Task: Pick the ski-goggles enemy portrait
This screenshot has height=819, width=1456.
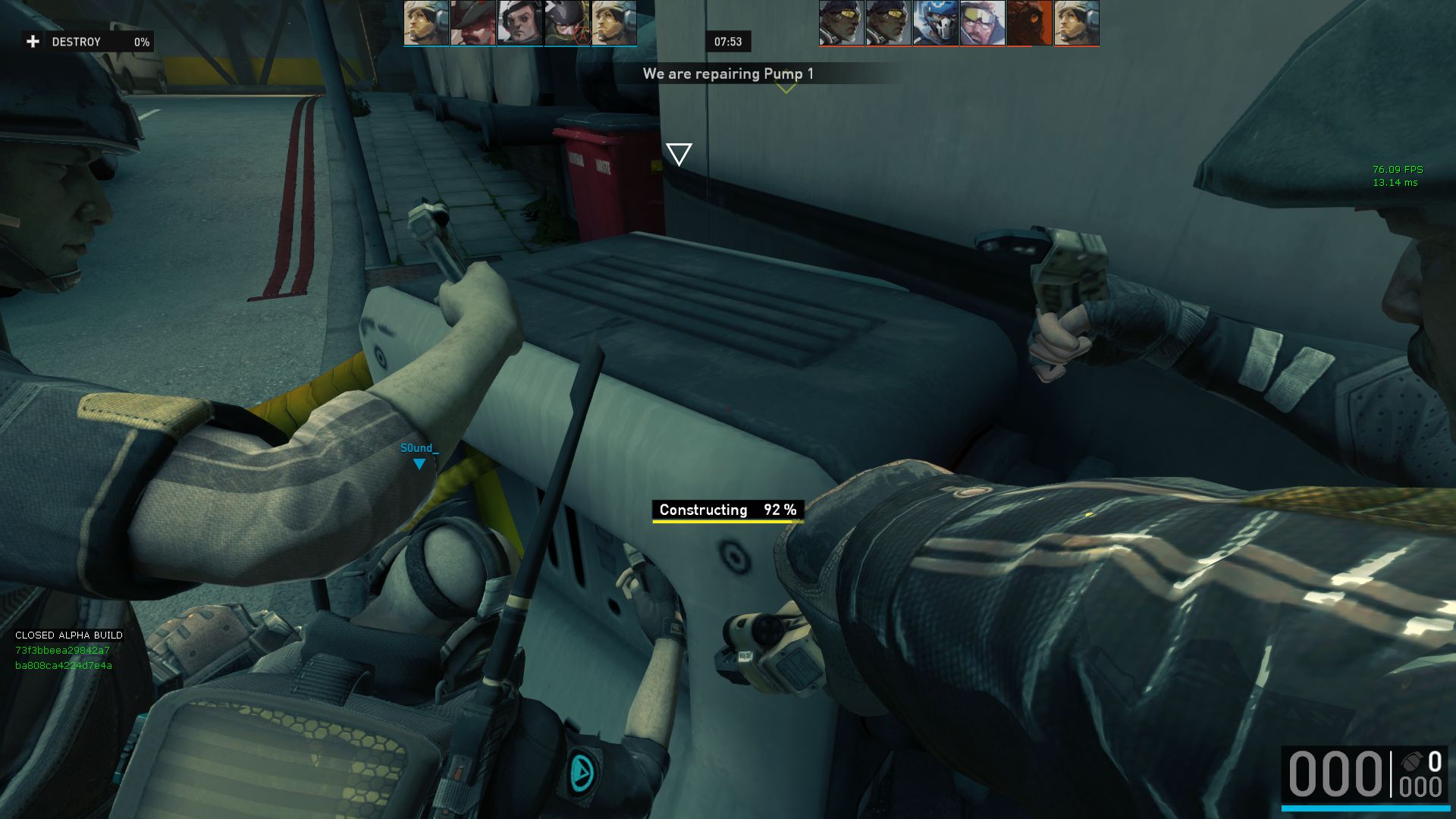Action: [983, 24]
